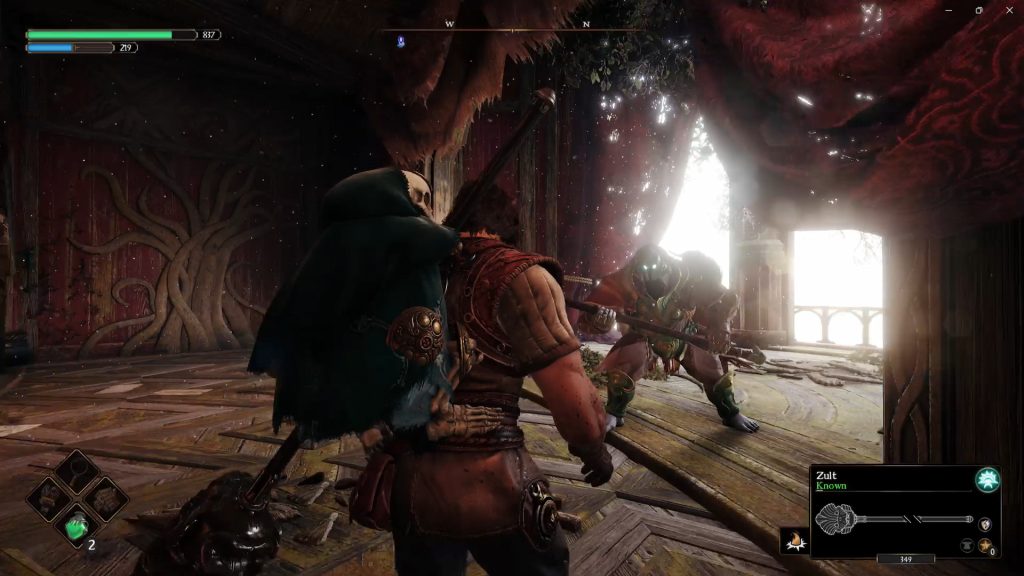Click the flame icon beside weapon panel
Screen dimensions: 1024x576
795,540
